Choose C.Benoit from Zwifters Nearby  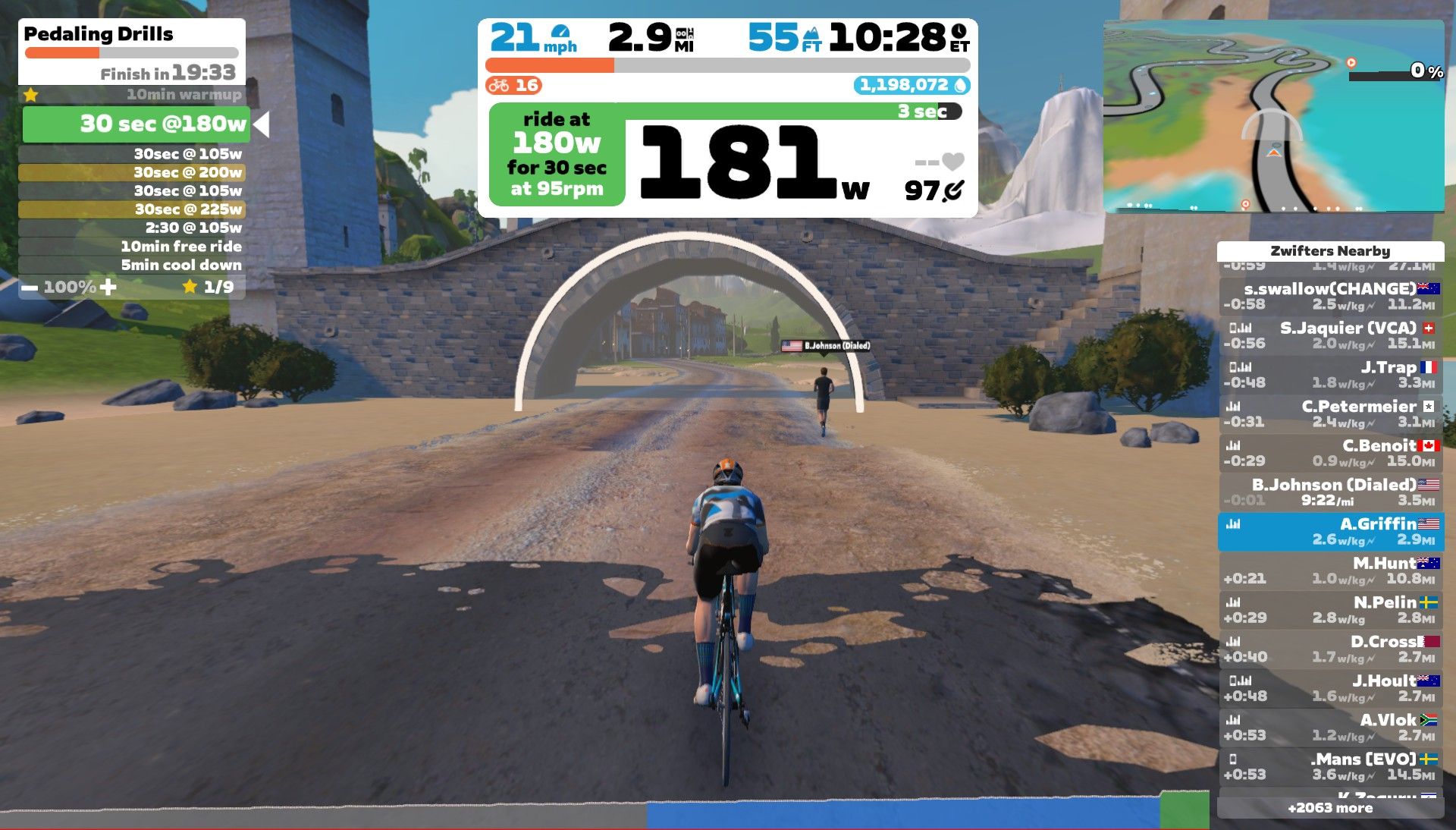pos(1330,453)
